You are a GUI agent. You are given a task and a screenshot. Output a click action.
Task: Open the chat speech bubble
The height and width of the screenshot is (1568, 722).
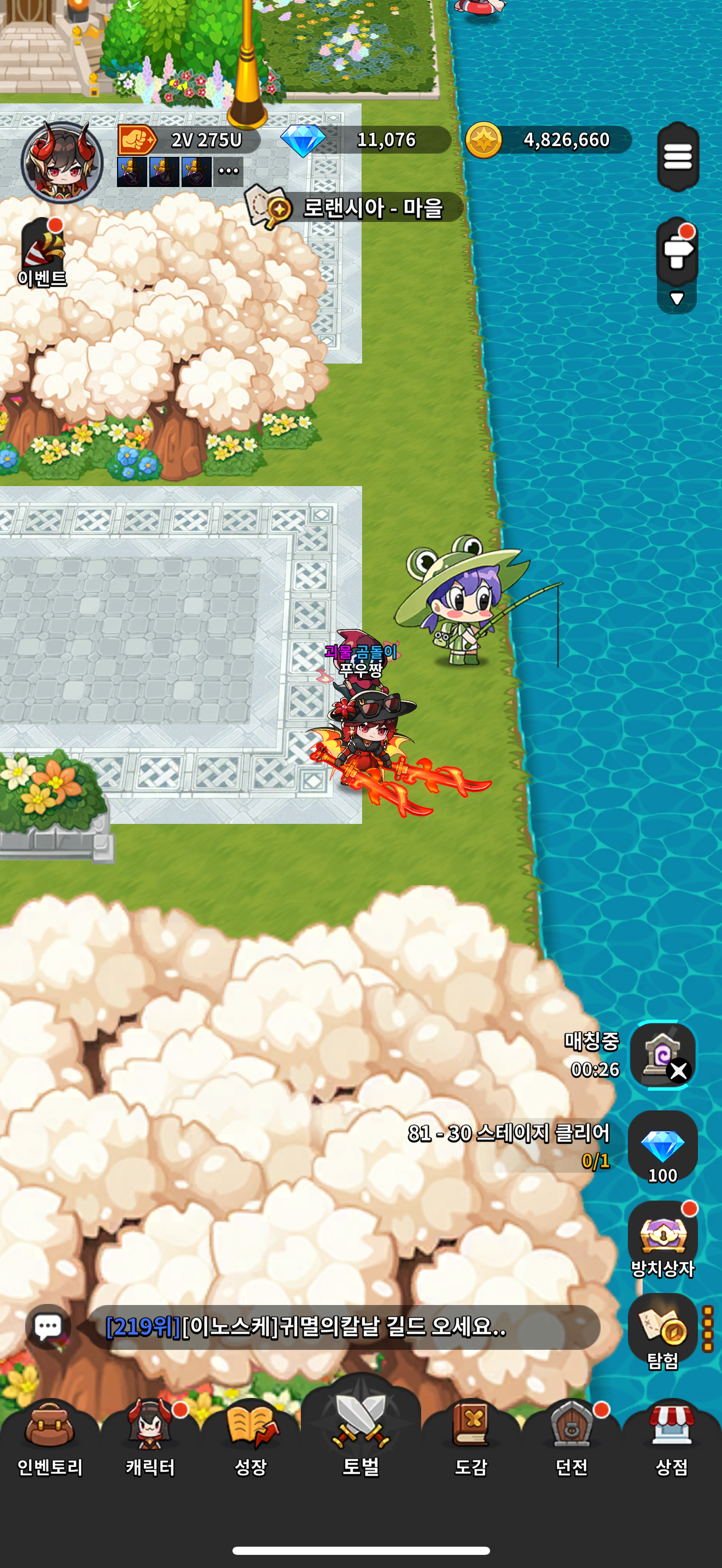(48, 1326)
